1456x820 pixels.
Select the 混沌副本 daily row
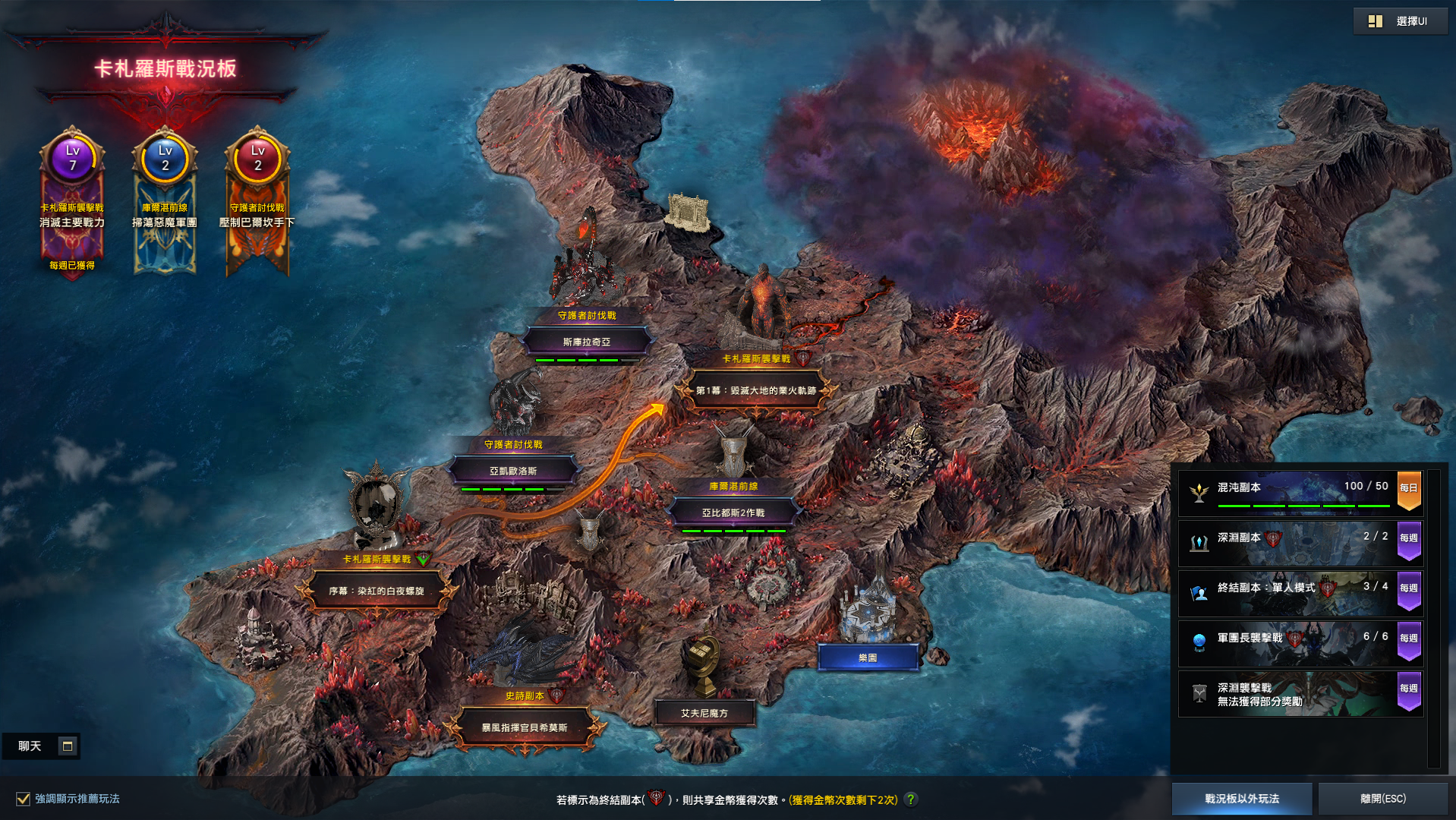point(1300,492)
